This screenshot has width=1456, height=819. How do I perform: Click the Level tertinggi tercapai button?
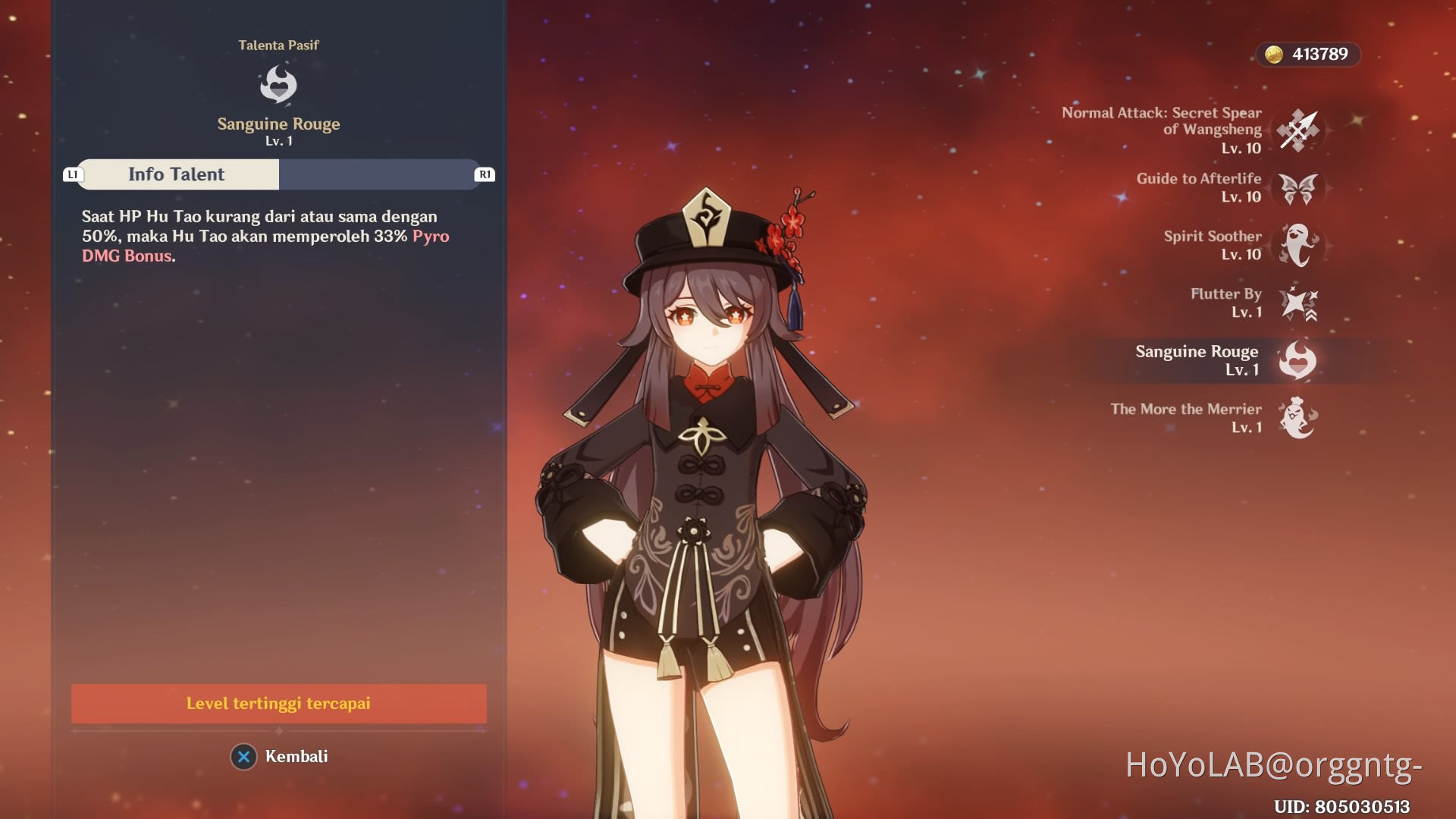(278, 704)
